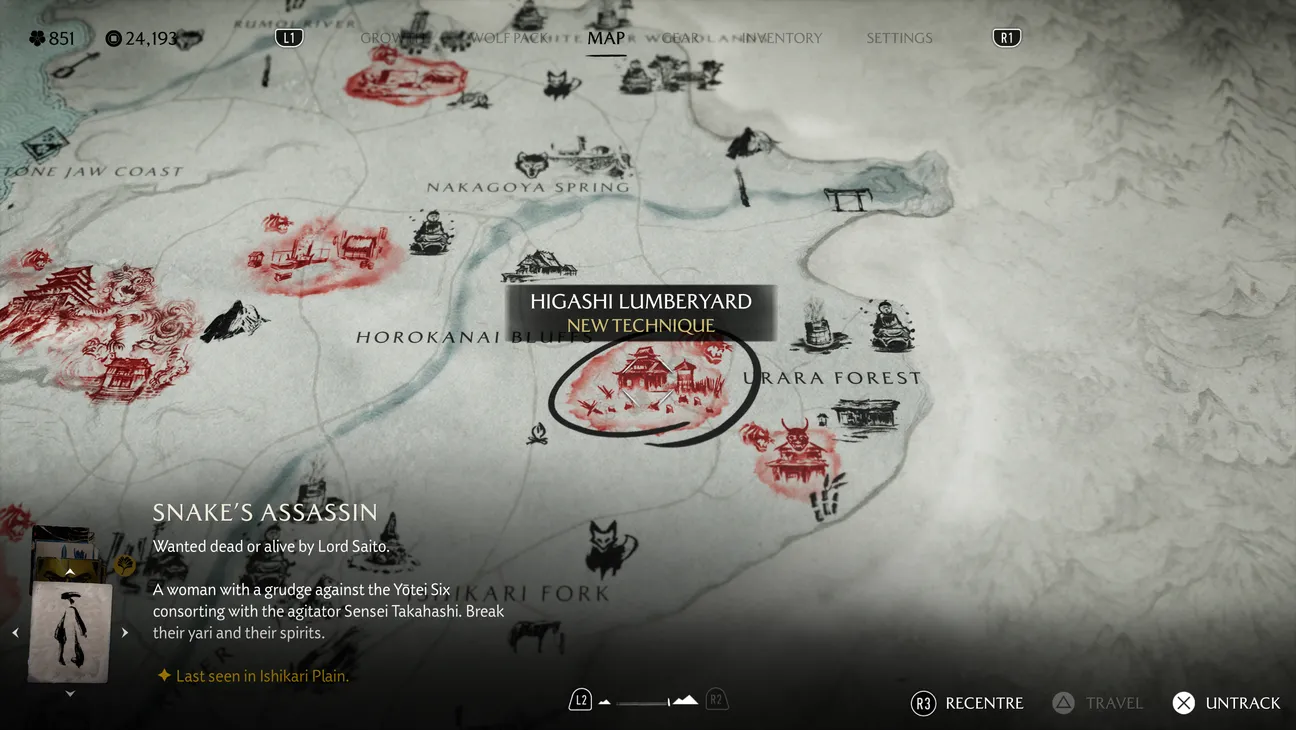Click the down arrow below the bounty card
The width and height of the screenshot is (1296, 730).
pos(70,694)
